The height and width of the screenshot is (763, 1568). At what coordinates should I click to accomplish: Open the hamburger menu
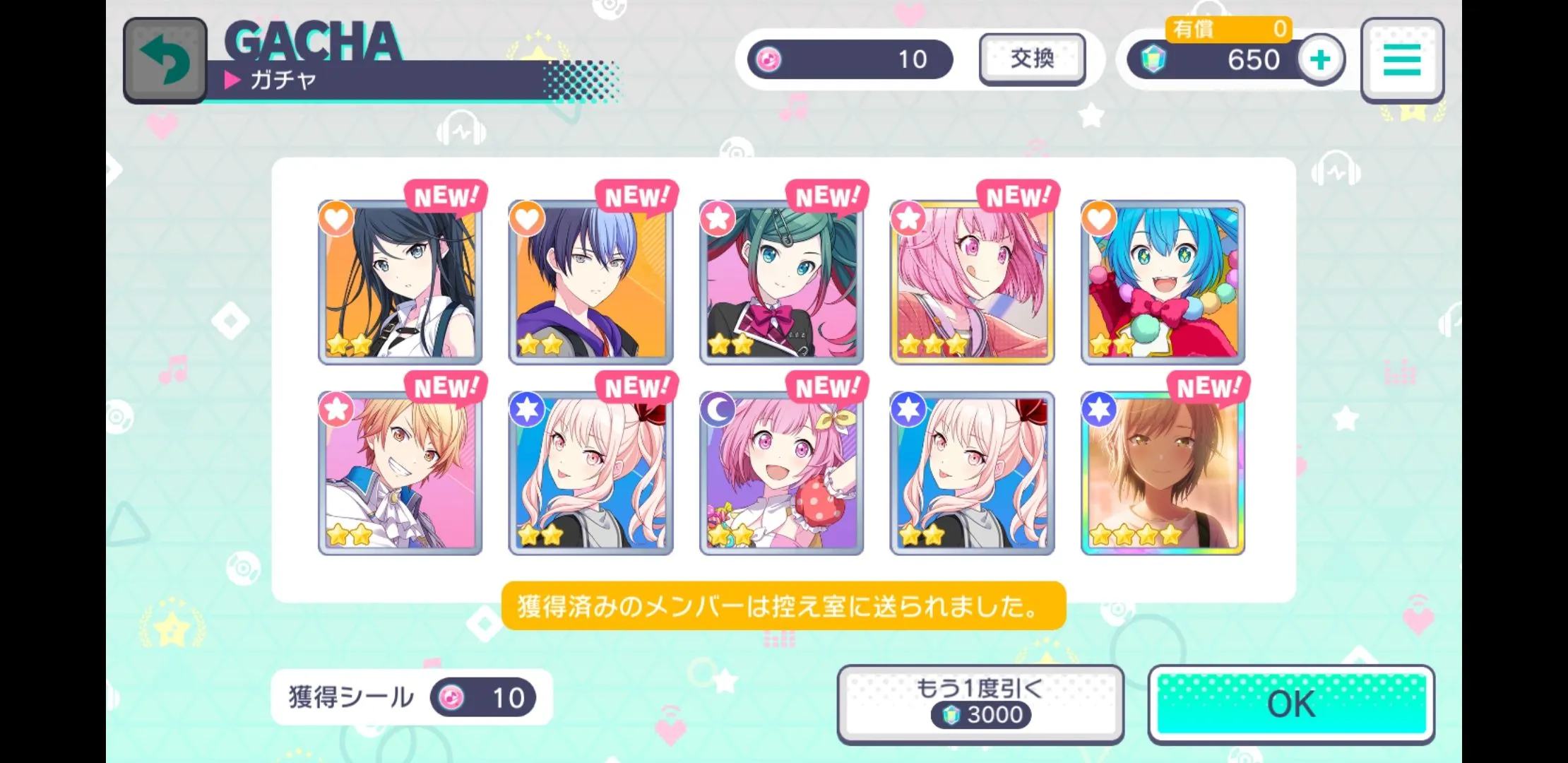tap(1402, 60)
